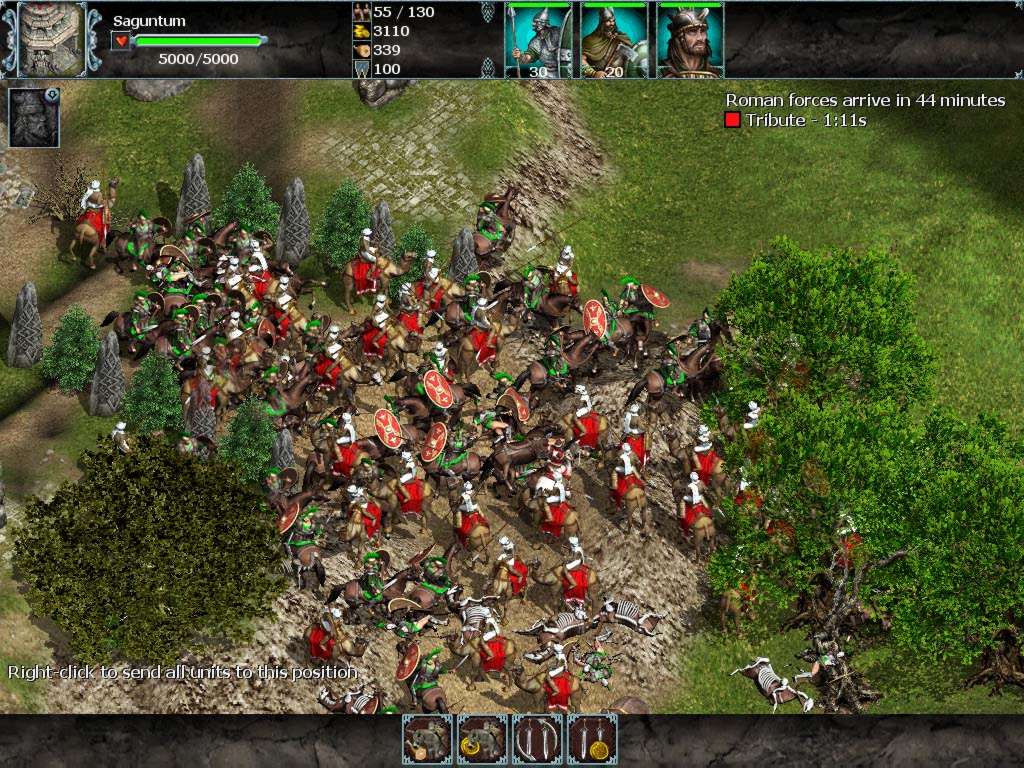Screen dimensions: 1024x768
Task: Open the stone face icon below the portrait
Action: pos(33,118)
